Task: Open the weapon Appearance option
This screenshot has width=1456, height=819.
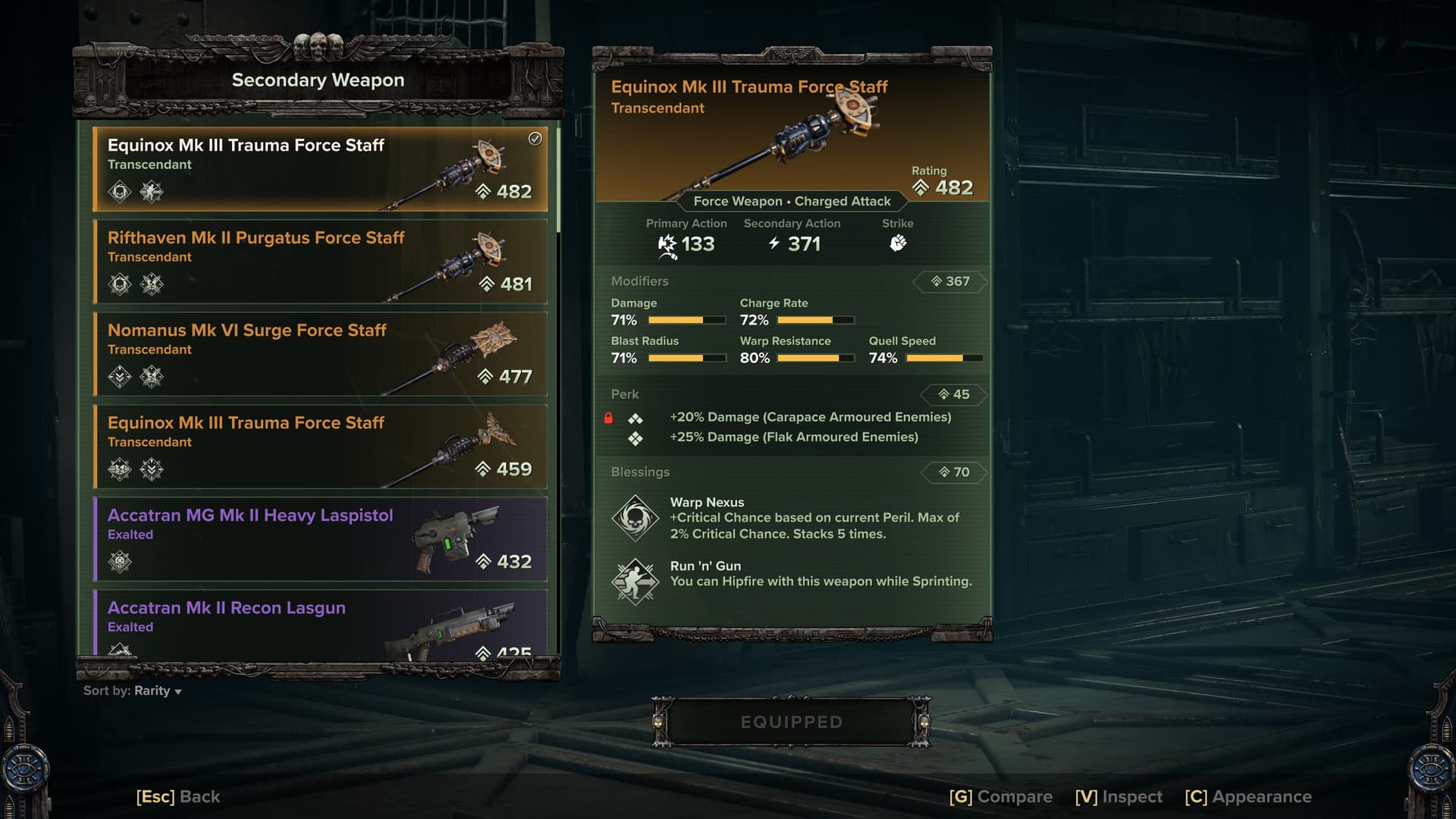Action: 1248,796
